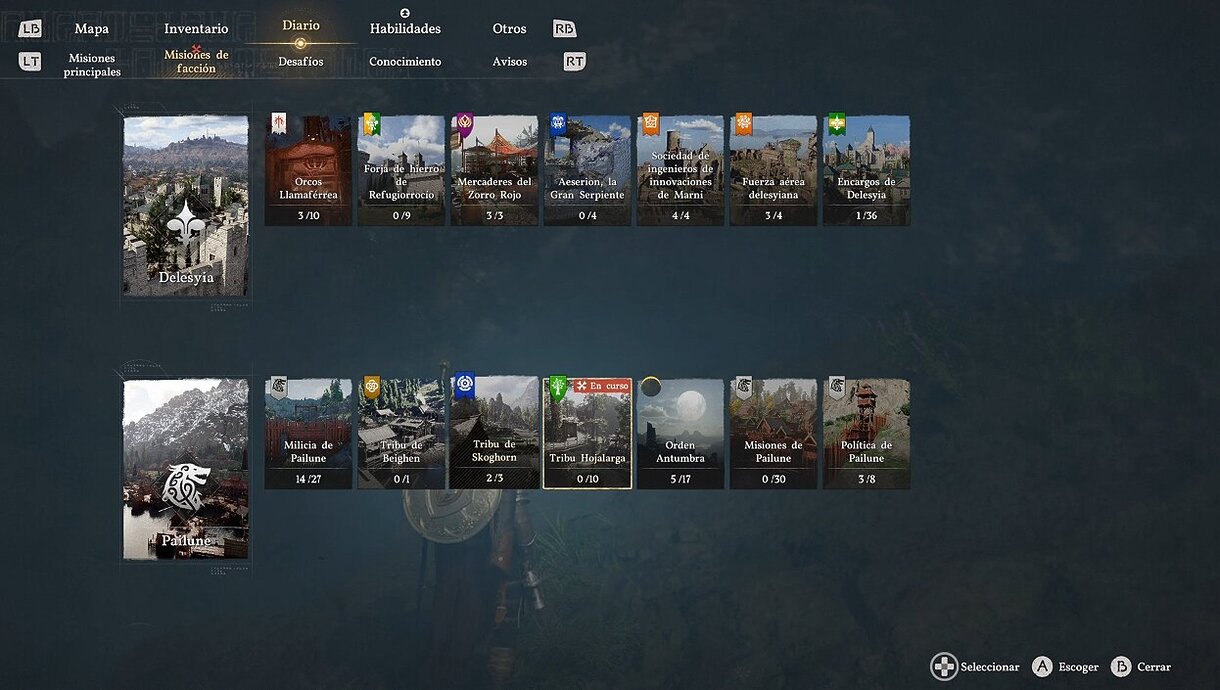Viewport: 1220px width, 690px height.
Task: Show the Misiones principales sub-tab
Action: [x=92, y=65]
